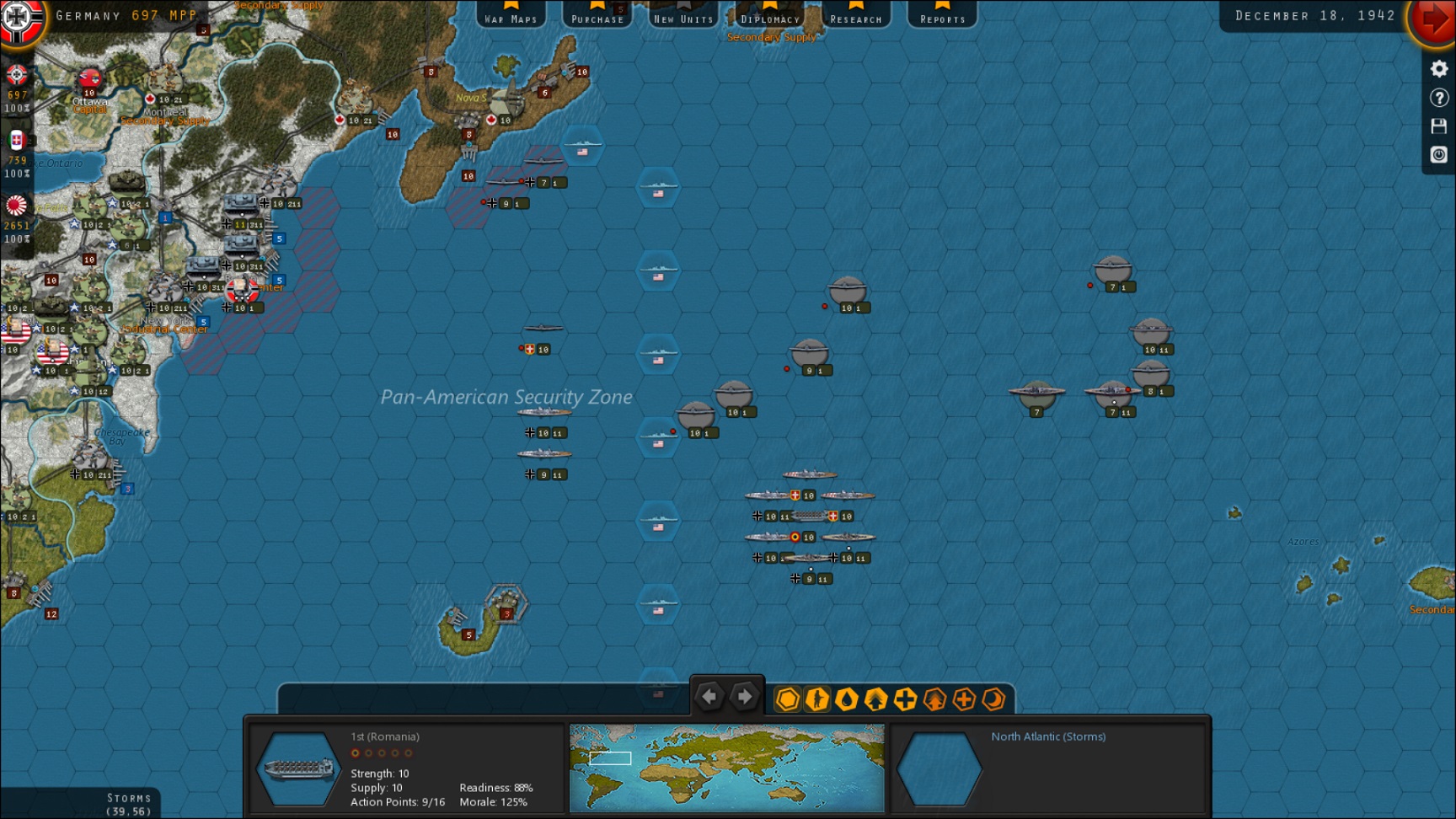End the turn with the red arrow

[1434, 19]
